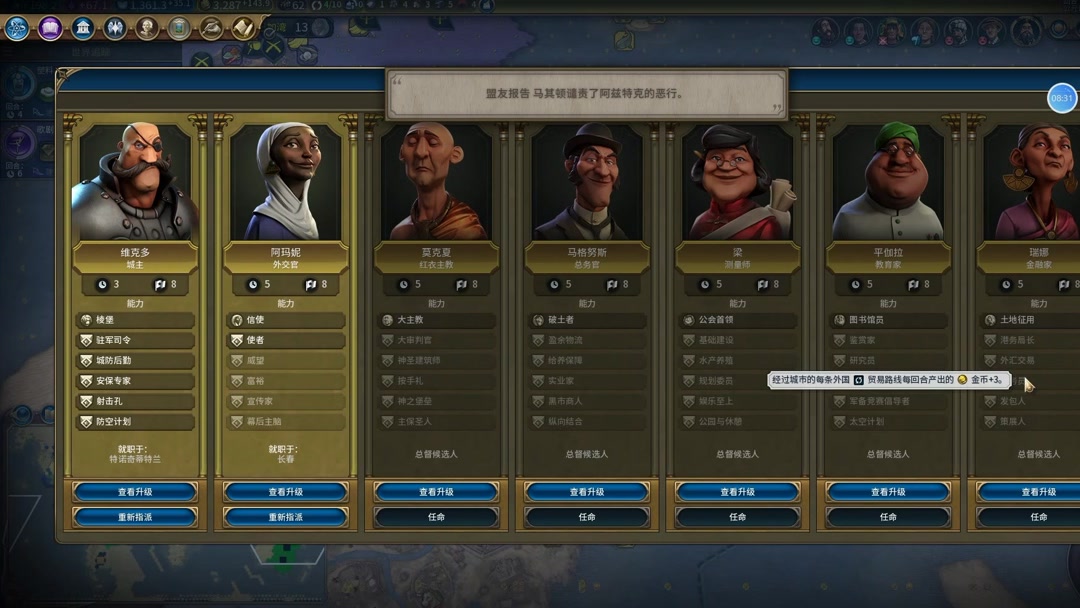Image resolution: width=1080 pixels, height=608 pixels.
Task: Select 维克多's eyepatch portrait
Action: pyautogui.click(x=135, y=182)
